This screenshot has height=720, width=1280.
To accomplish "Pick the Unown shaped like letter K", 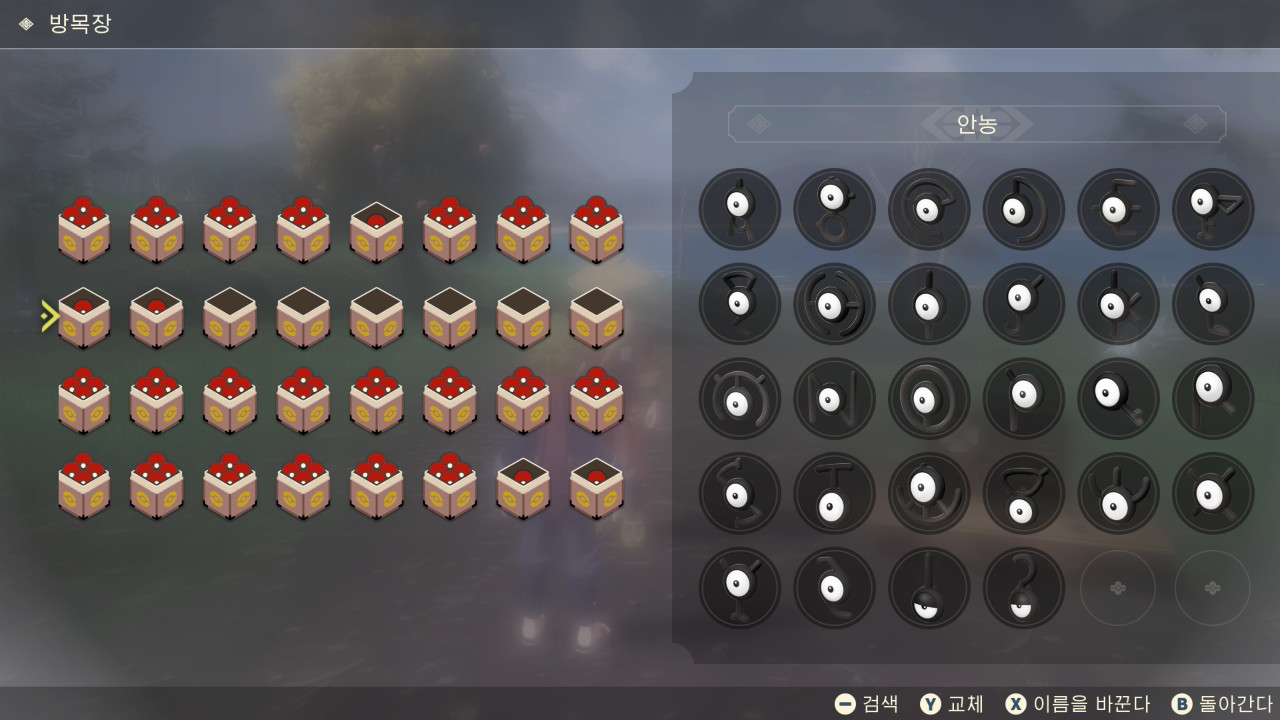I will 1118,304.
